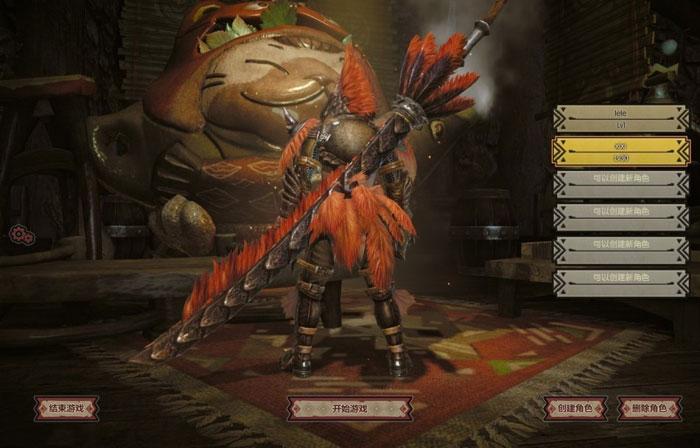Choose the highlighted yellow character slot

(620, 151)
